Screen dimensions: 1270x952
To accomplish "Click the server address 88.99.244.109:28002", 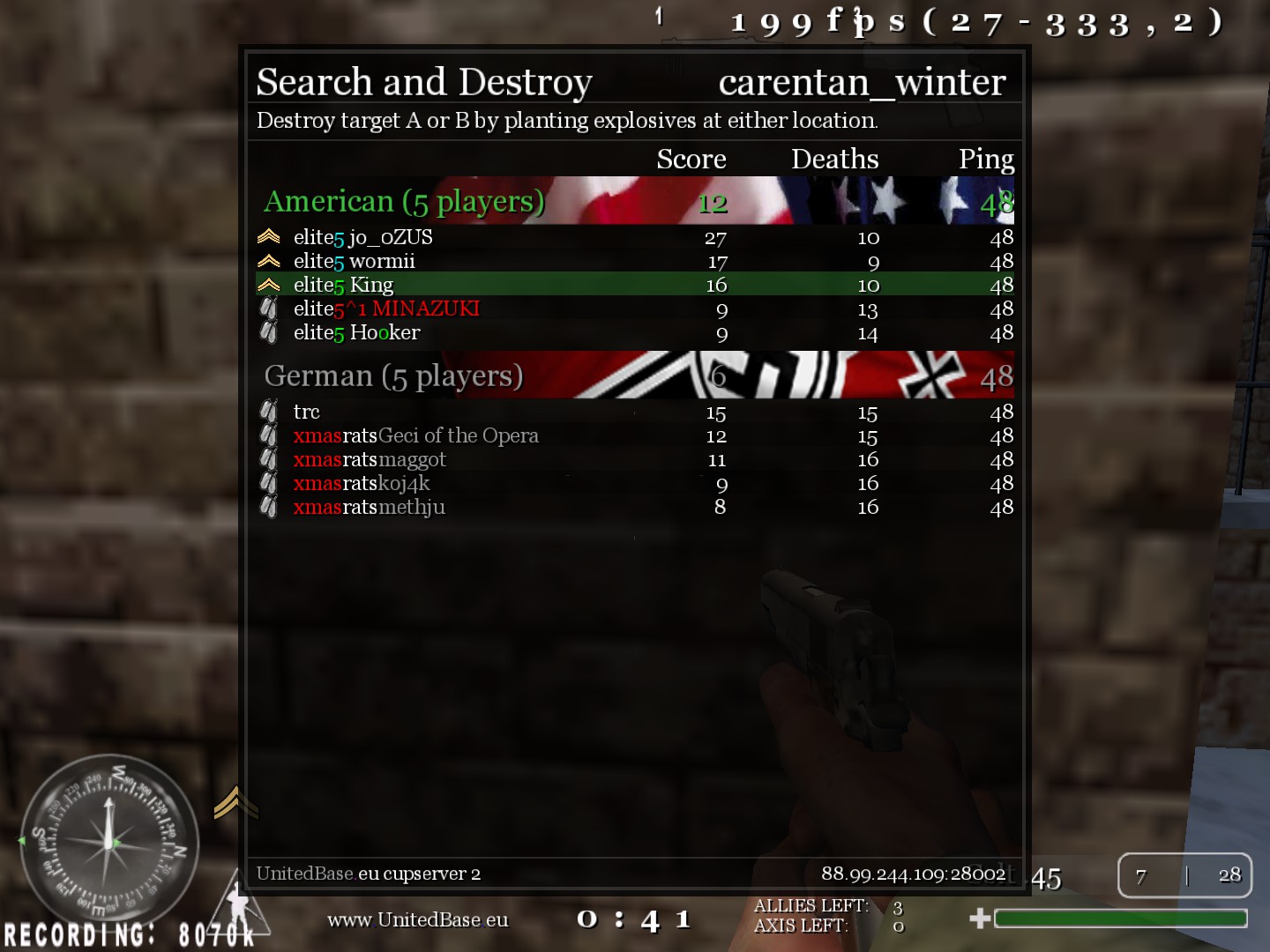I will pos(913,873).
